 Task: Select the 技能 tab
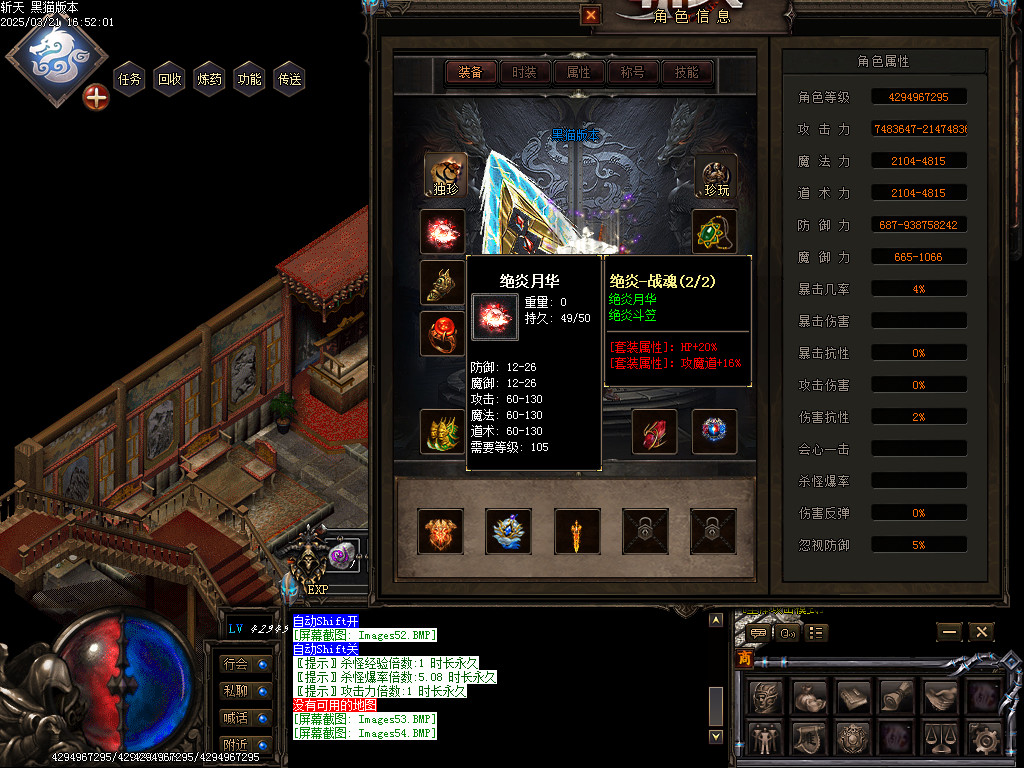coord(686,72)
